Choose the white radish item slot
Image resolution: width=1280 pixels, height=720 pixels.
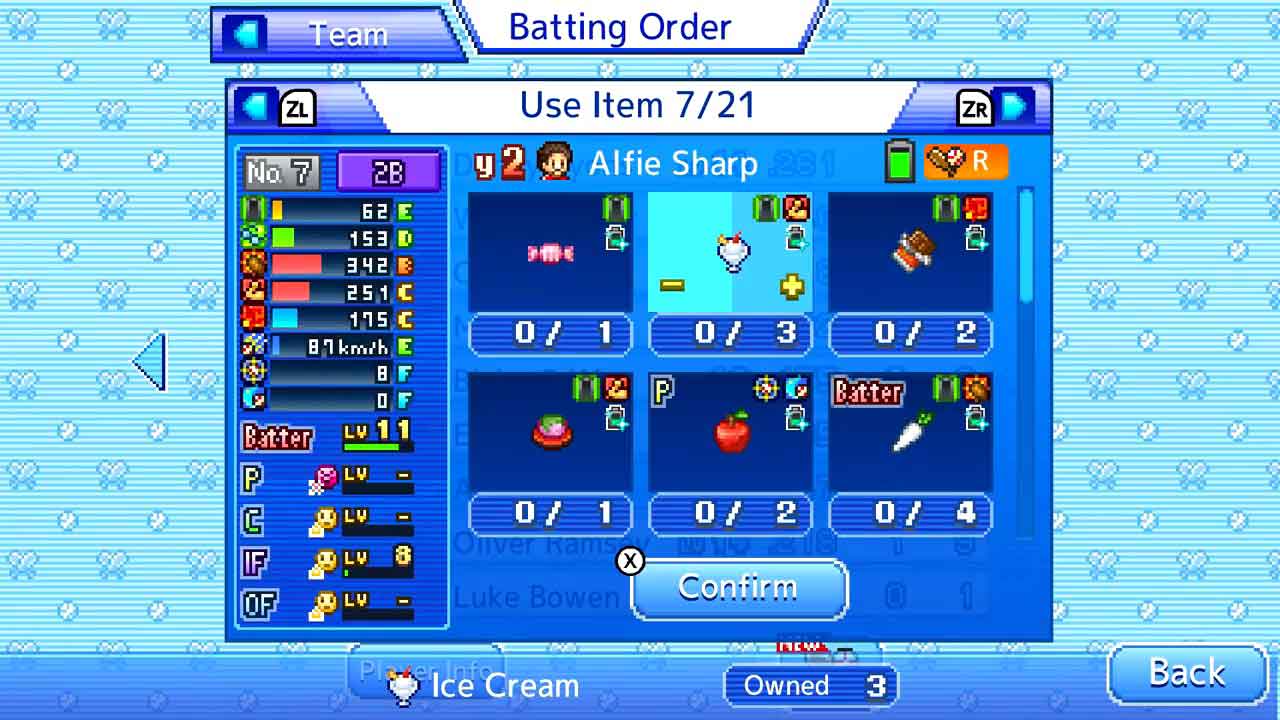point(910,432)
